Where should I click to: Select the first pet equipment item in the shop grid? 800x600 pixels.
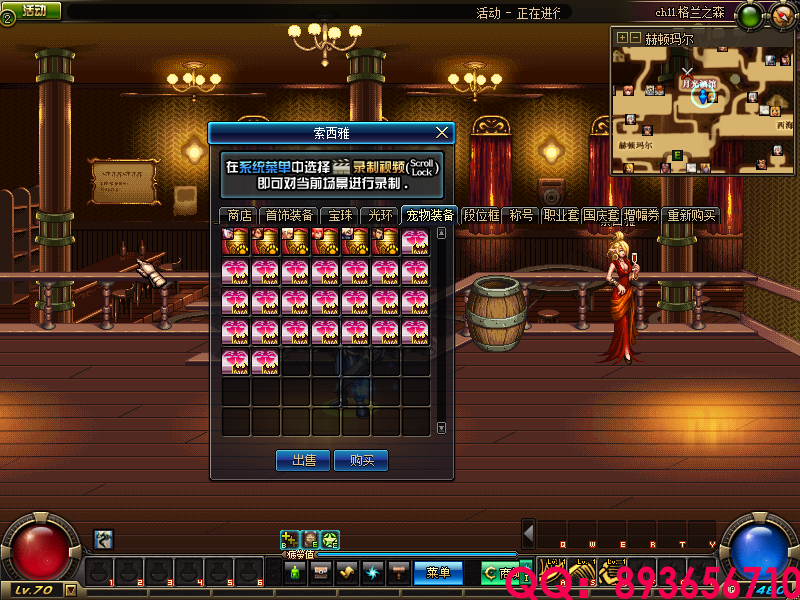(236, 242)
